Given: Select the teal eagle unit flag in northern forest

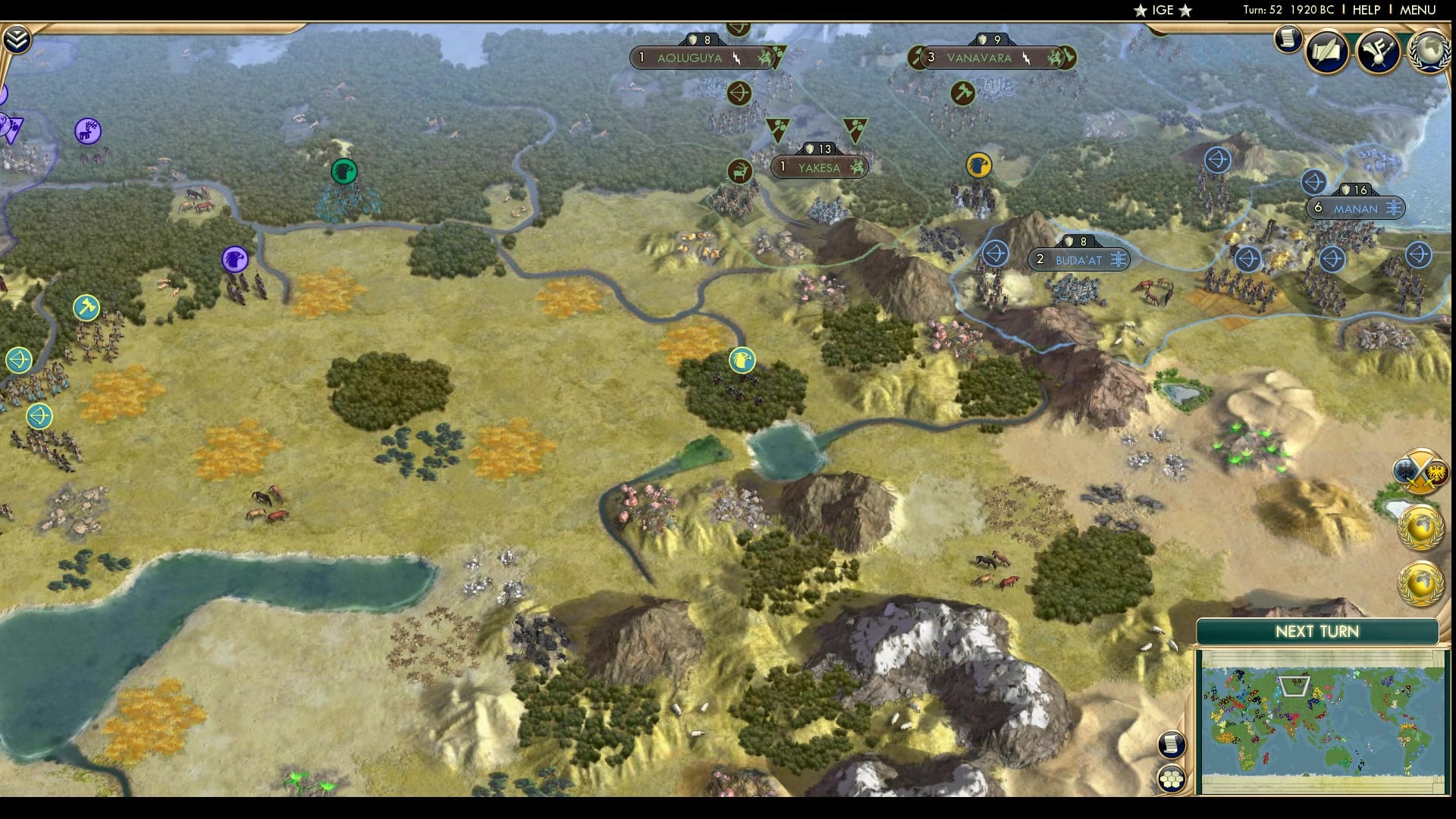Looking at the screenshot, I should click(x=343, y=173).
